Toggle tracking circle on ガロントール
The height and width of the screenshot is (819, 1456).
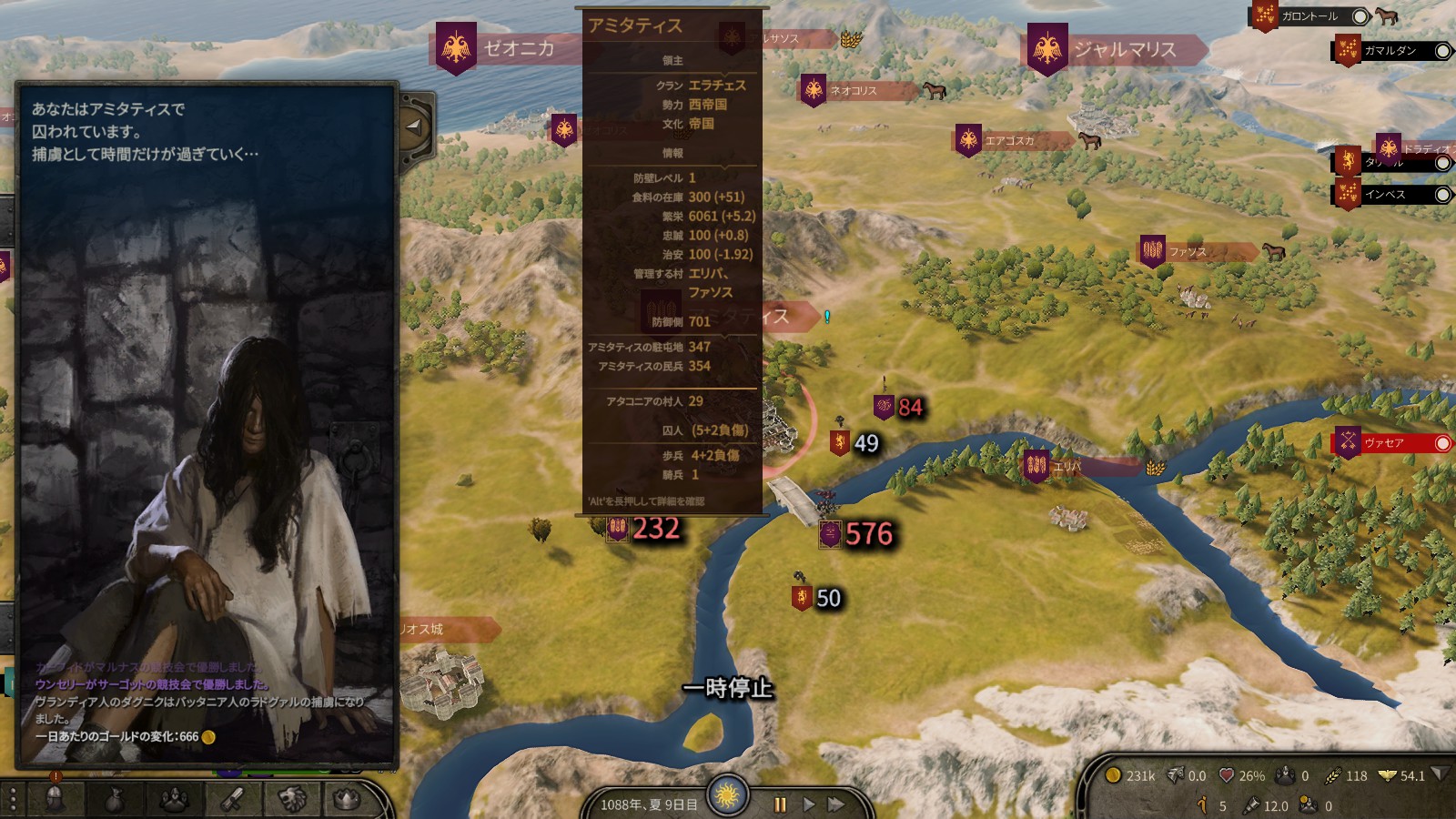[1360, 16]
